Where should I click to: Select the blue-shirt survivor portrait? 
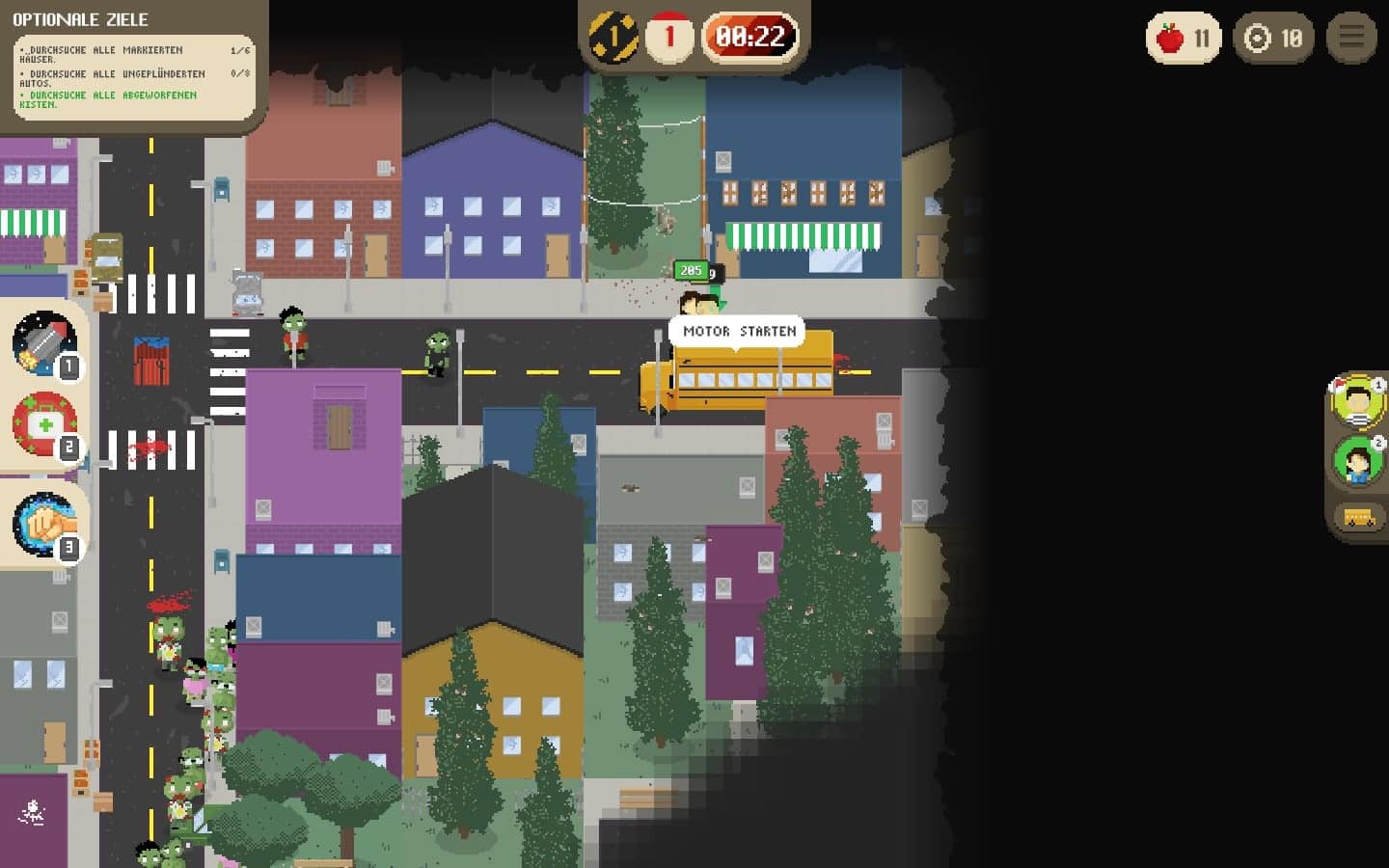point(1357,461)
